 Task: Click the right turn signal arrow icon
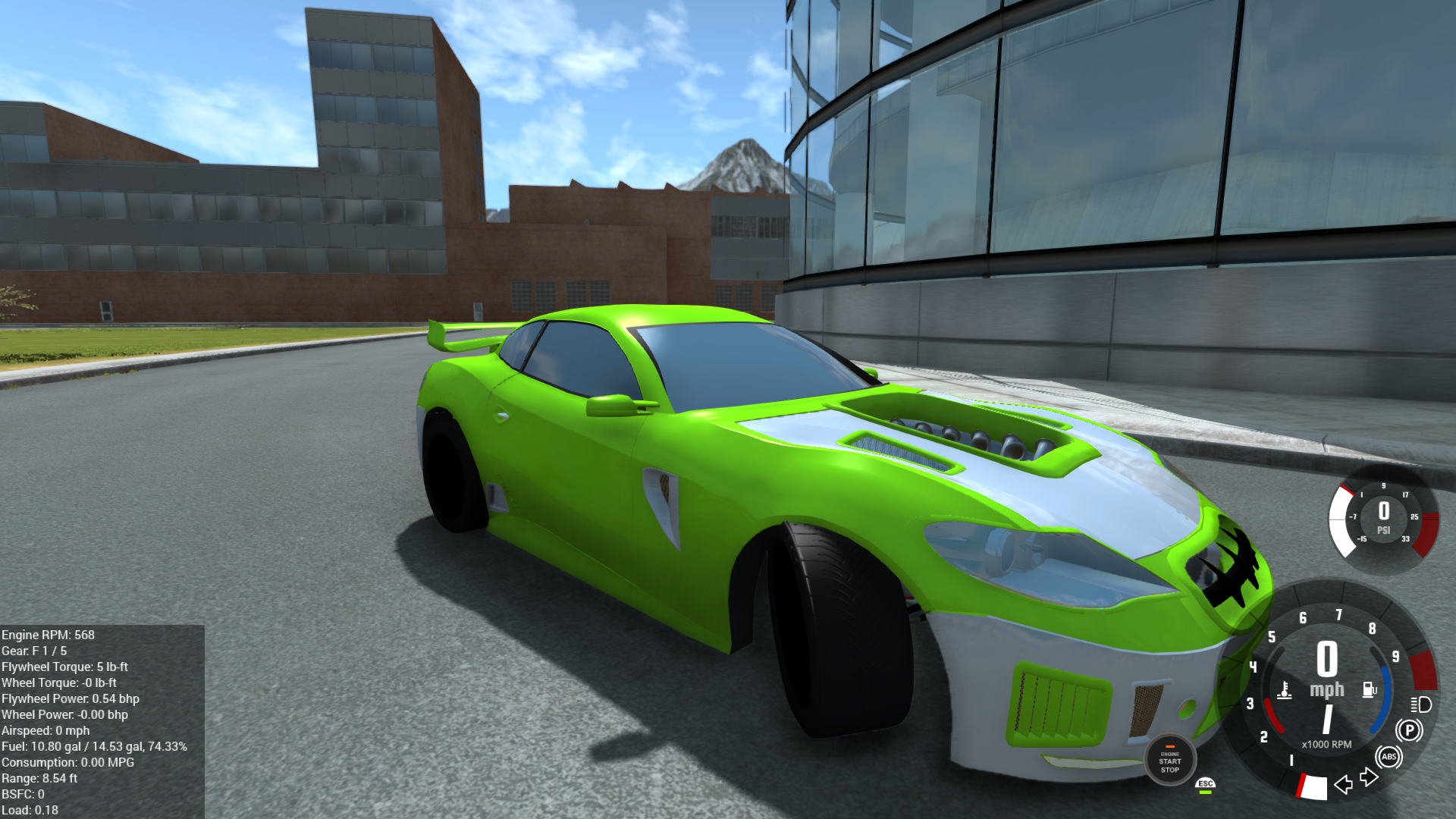point(1368,777)
